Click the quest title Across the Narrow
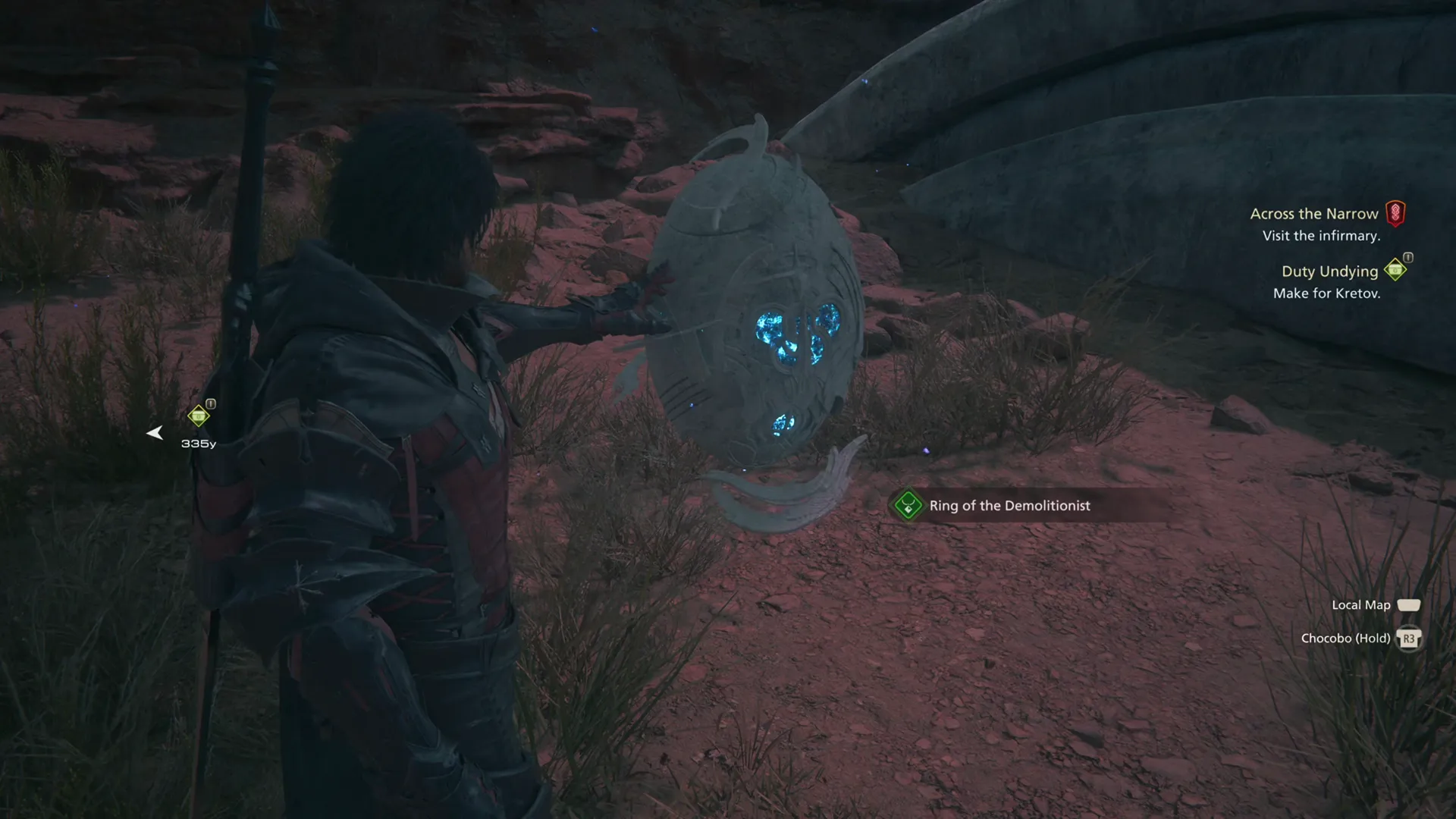The height and width of the screenshot is (819, 1456). [x=1314, y=214]
